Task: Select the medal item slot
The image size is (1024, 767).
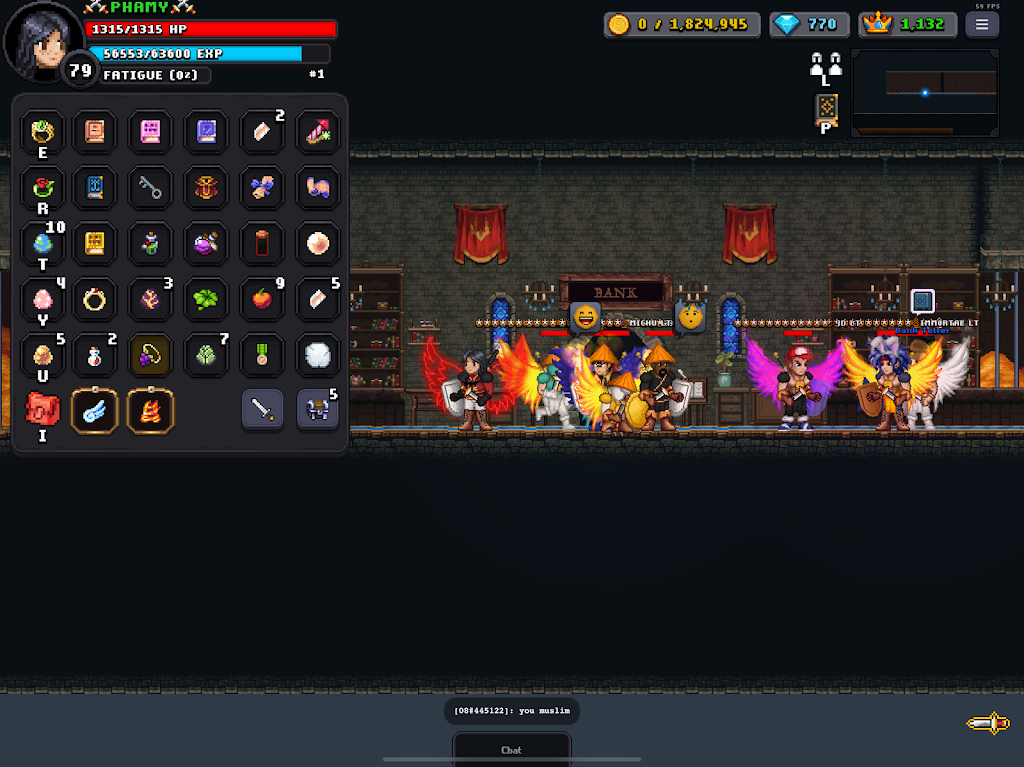Action: [262, 355]
